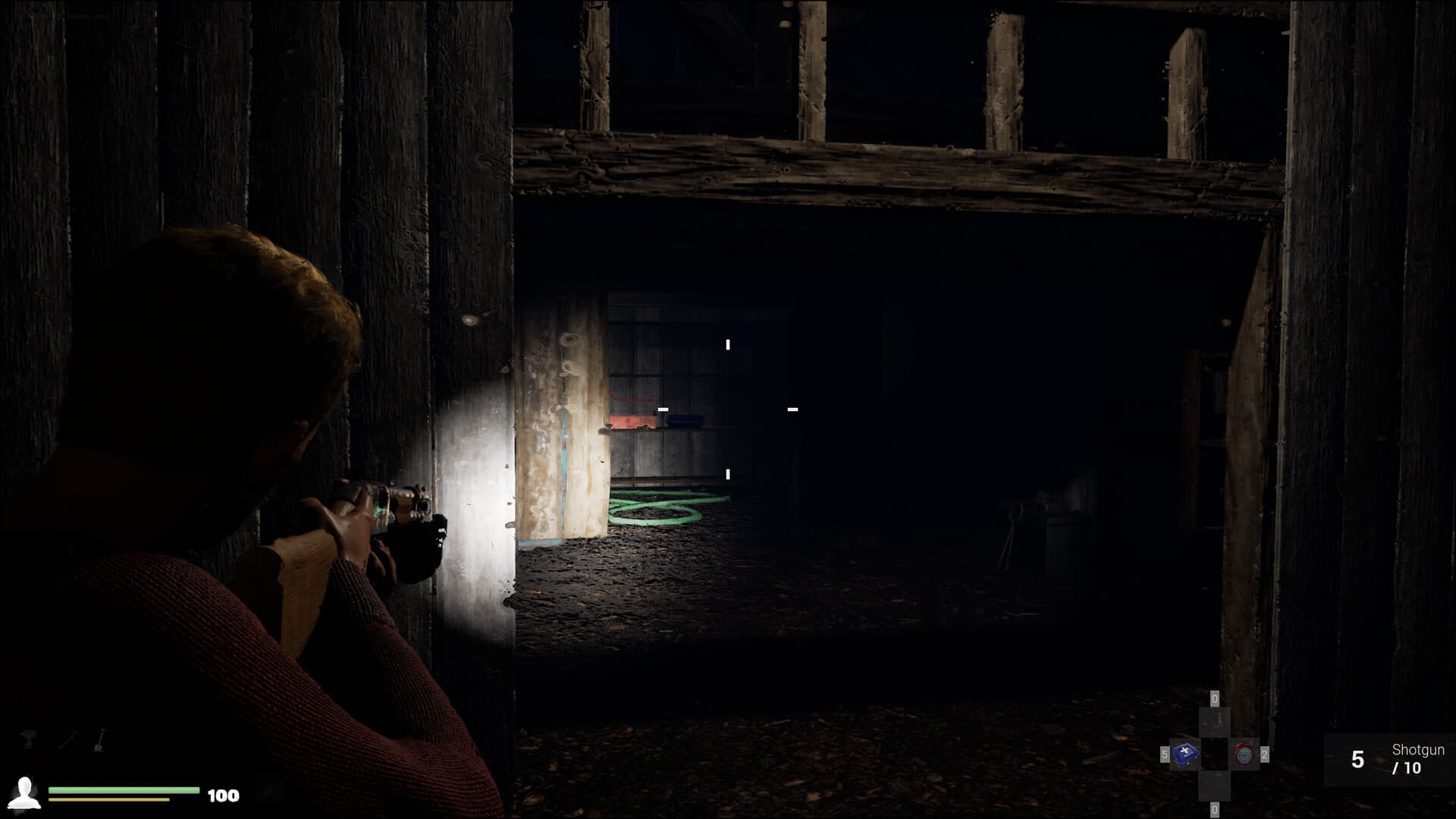Image resolution: width=1456 pixels, height=819 pixels.
Task: Click the alarm clock count badge showing 2
Action: click(1265, 755)
